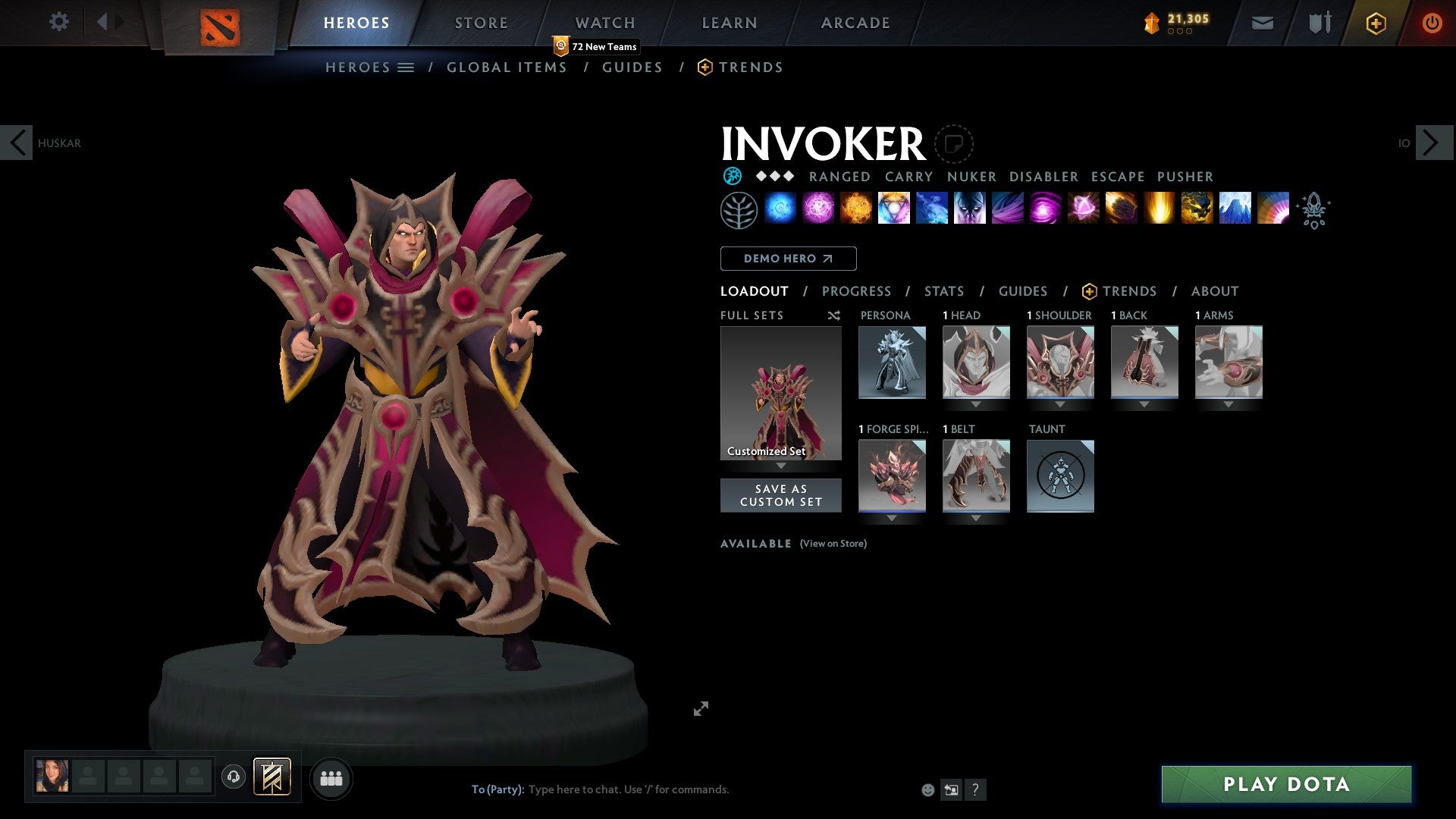Toggle fullscreen hero preview arrows
Viewport: 1456px width, 819px height.
[701, 708]
